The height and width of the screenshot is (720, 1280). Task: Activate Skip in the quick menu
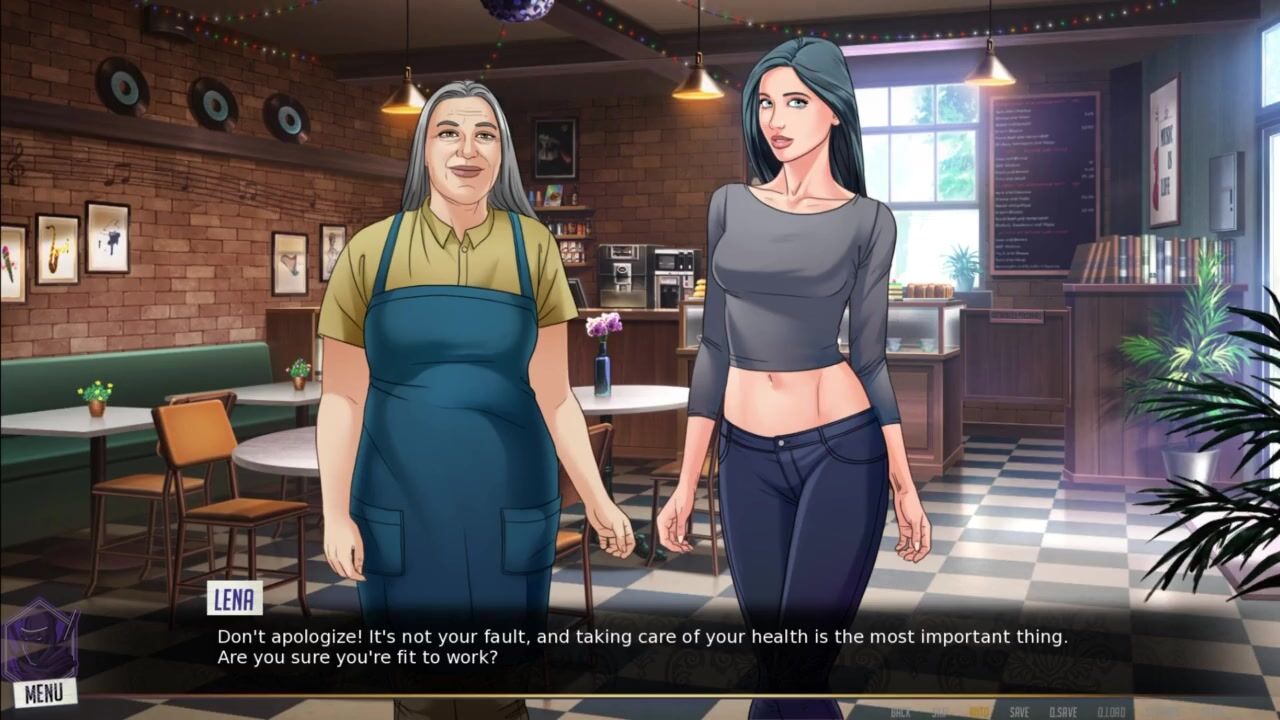click(x=940, y=712)
